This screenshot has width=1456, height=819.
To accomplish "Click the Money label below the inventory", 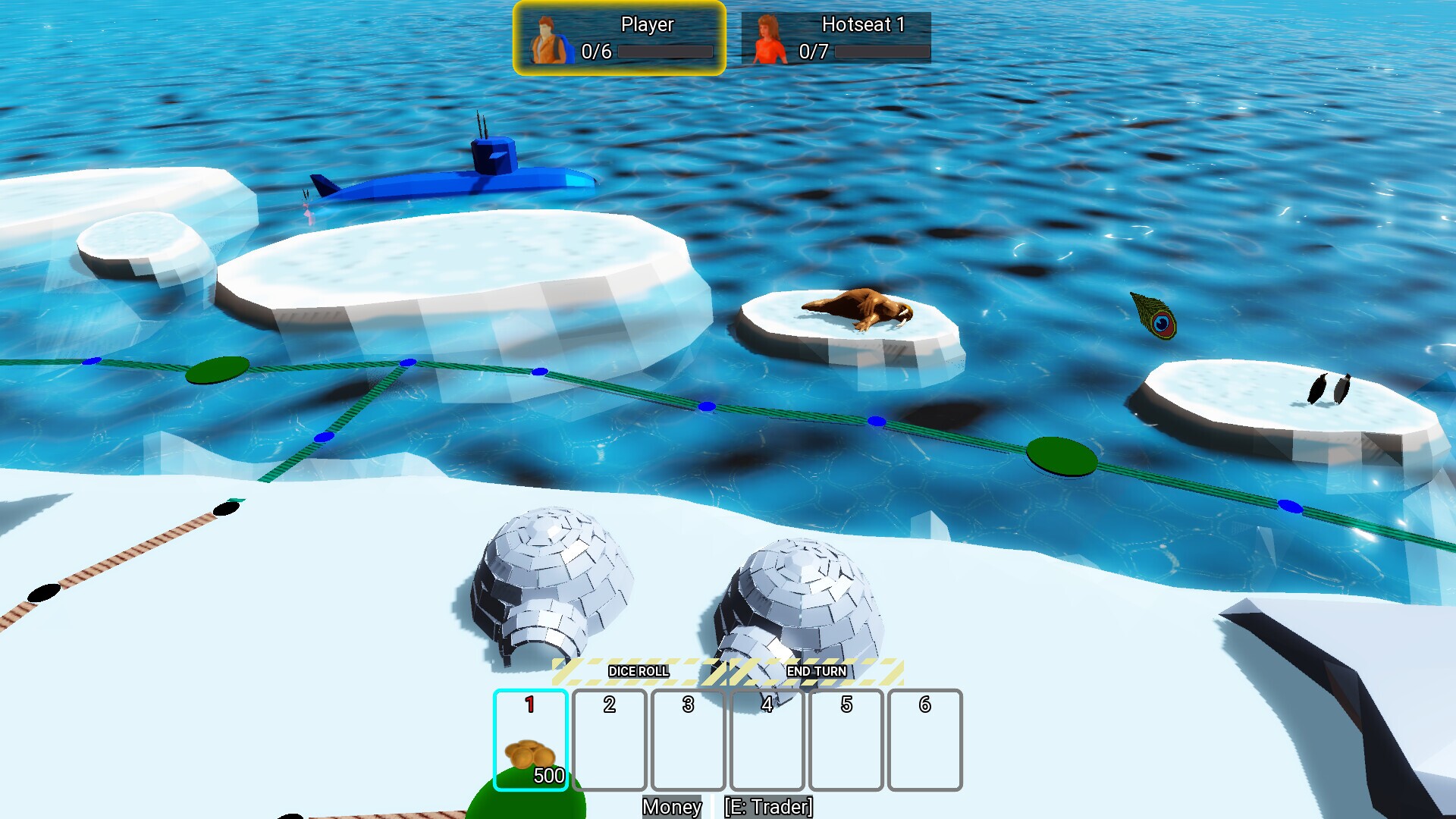I will click(x=671, y=808).
